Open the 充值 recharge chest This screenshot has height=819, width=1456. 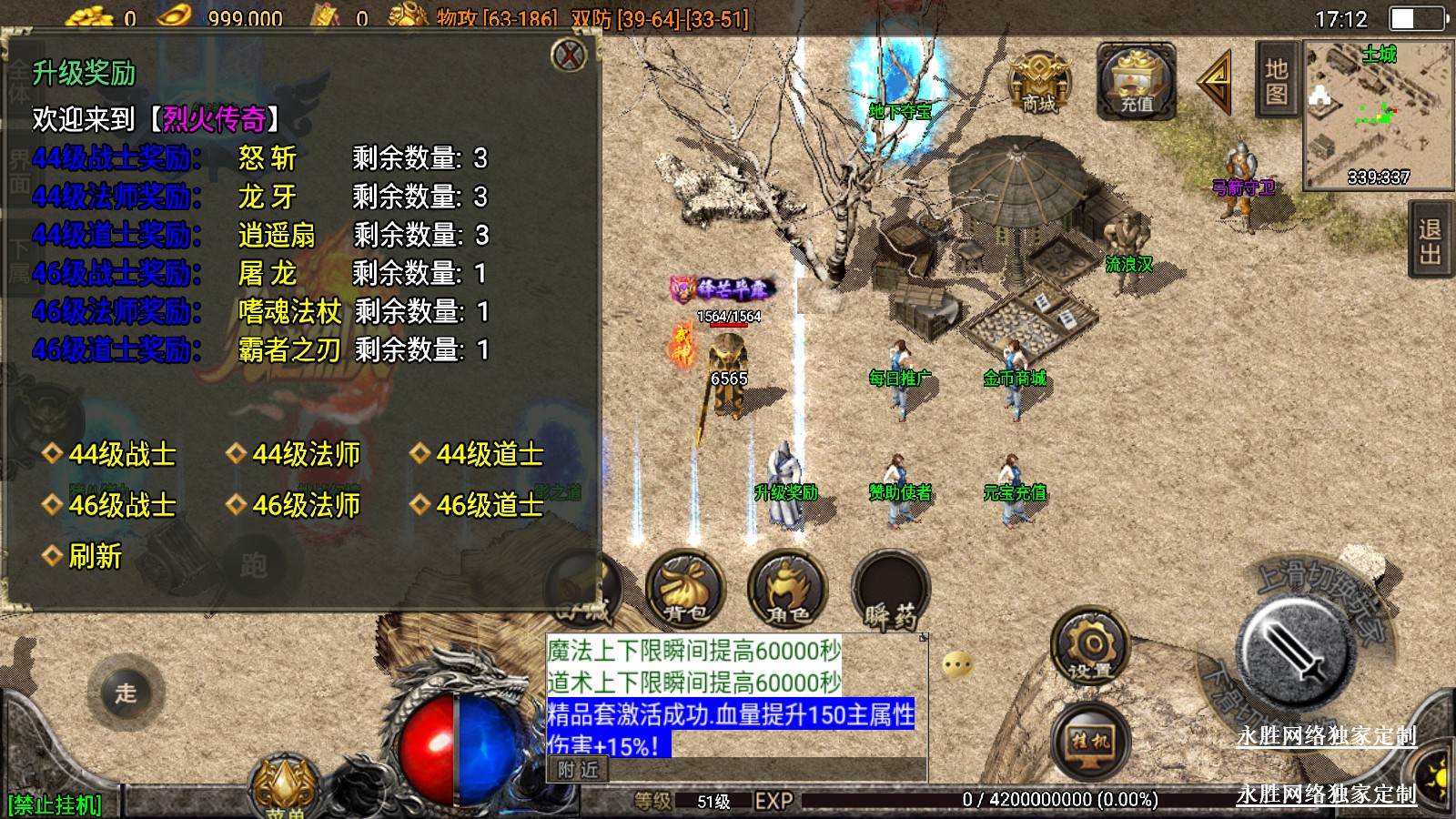pos(1136,83)
